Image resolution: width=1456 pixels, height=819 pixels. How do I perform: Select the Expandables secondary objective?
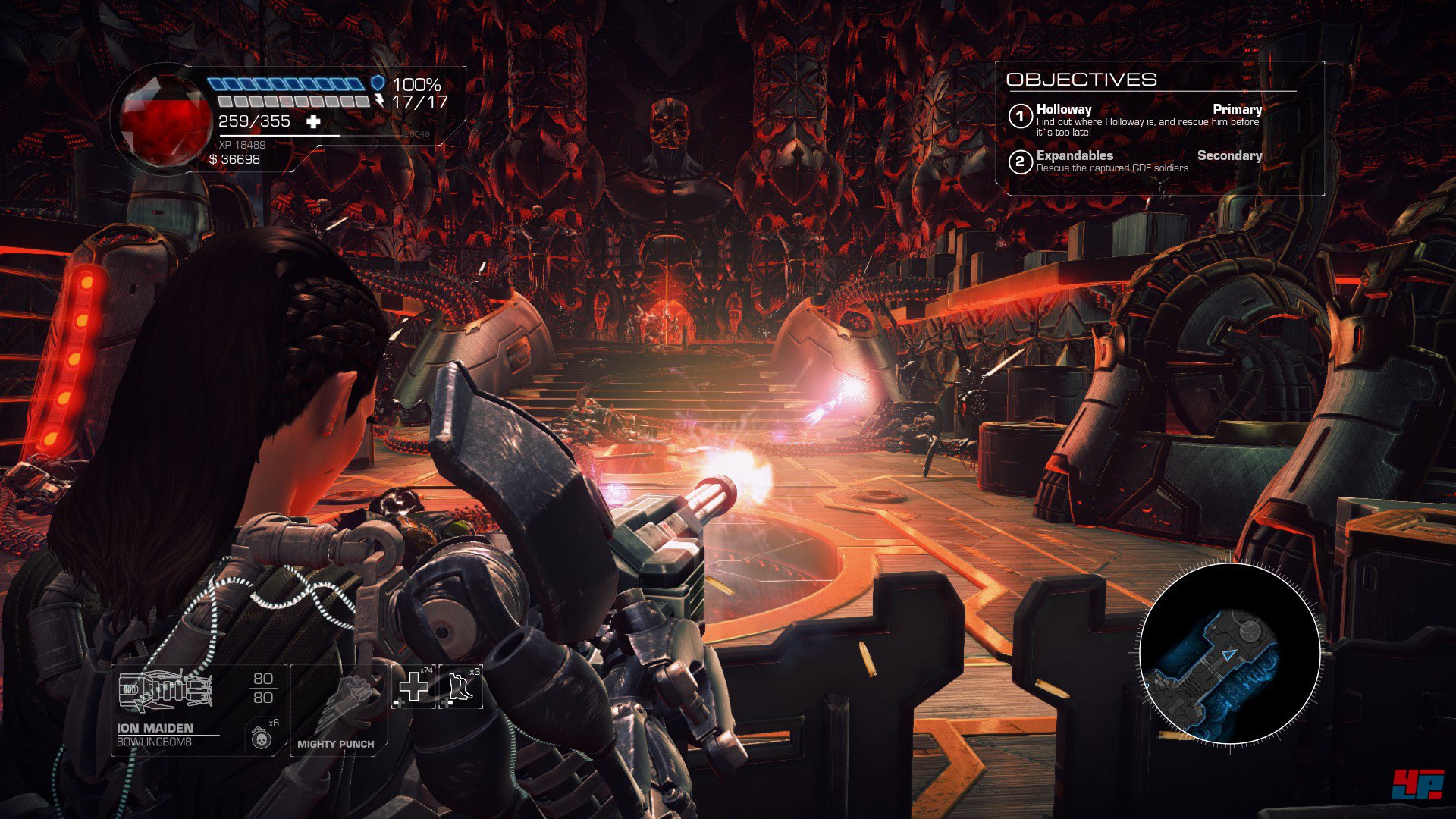pyautogui.click(x=1134, y=161)
